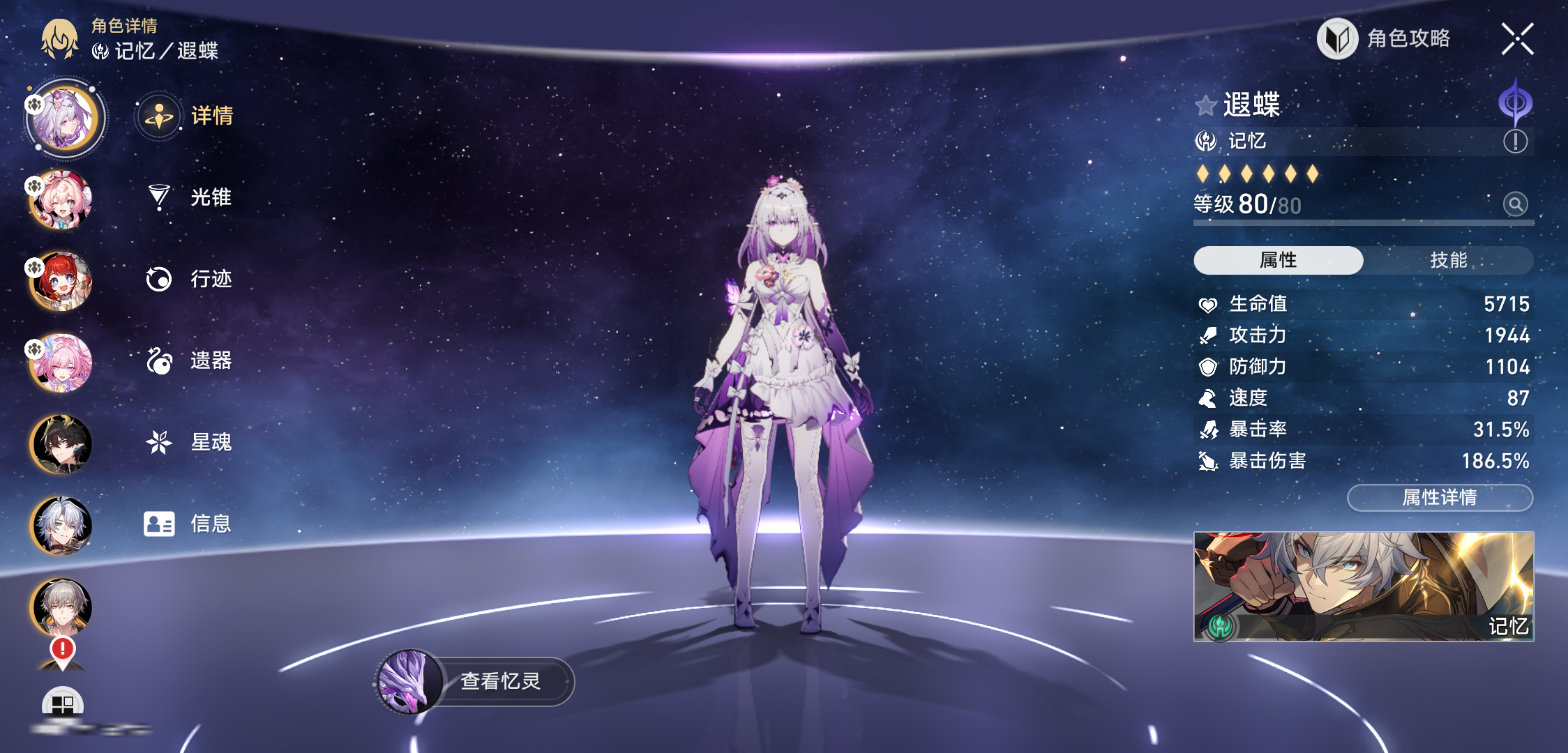View memosprite via 查看忆灵 button

pos(476,681)
